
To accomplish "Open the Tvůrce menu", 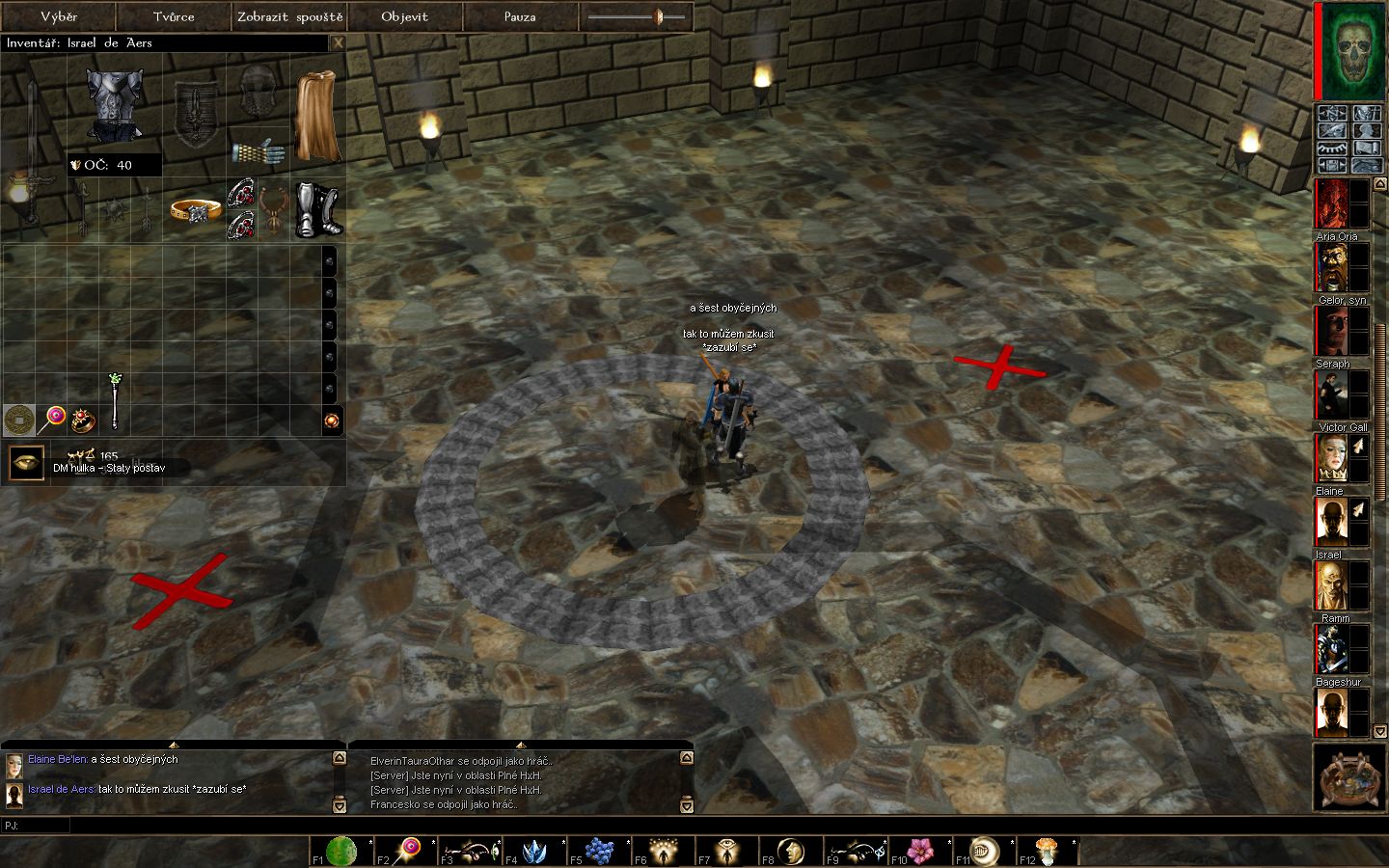I will (174, 16).
